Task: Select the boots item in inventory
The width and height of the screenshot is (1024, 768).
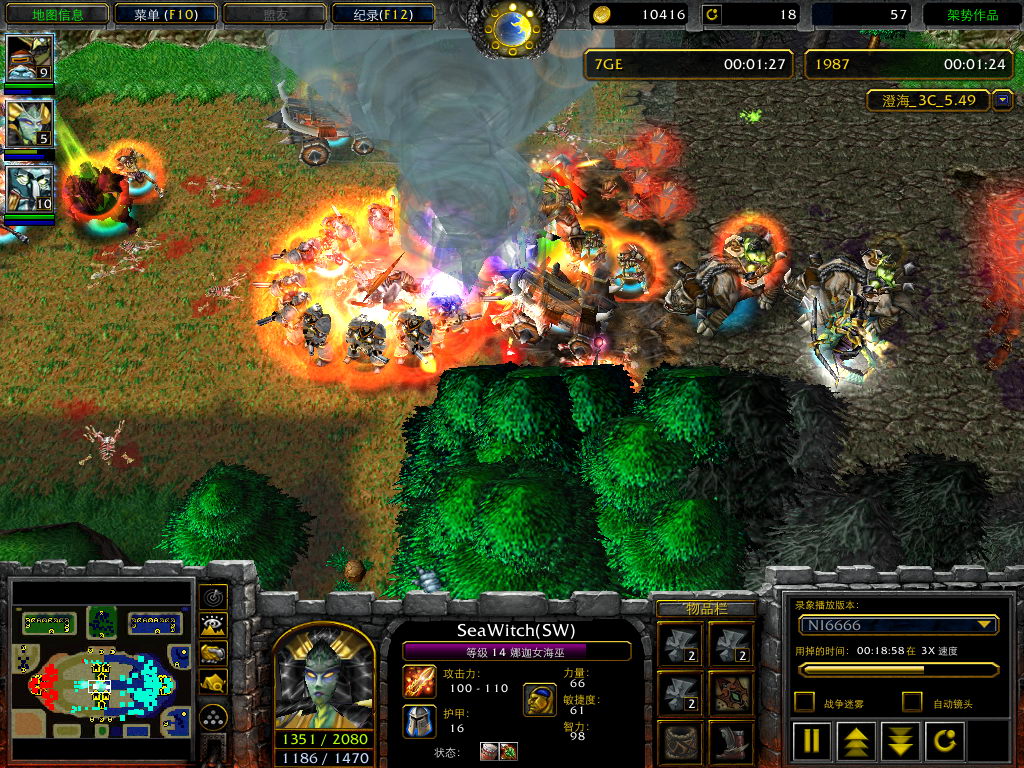Action: tap(732, 742)
